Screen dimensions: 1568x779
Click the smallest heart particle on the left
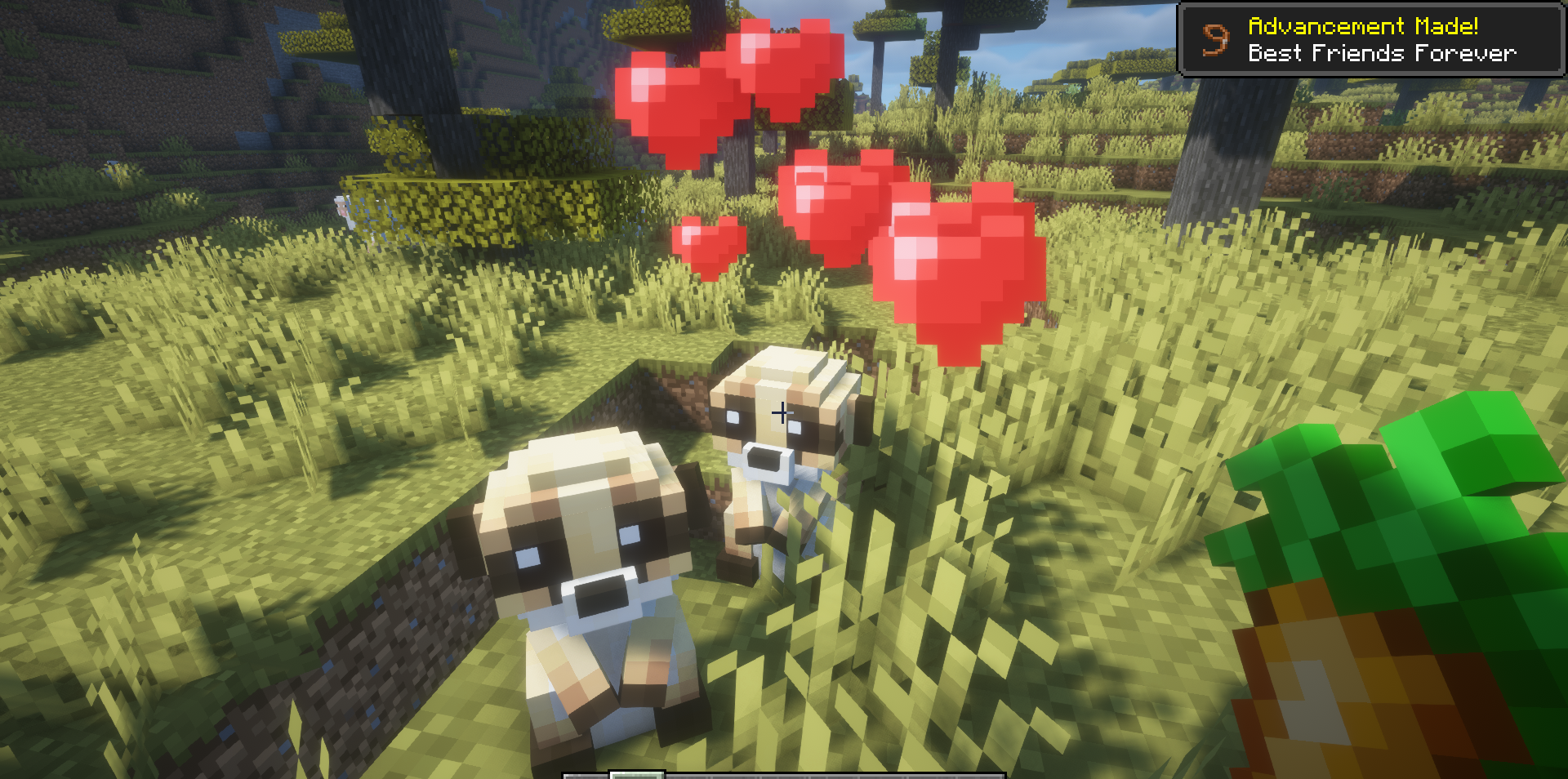[x=709, y=245]
